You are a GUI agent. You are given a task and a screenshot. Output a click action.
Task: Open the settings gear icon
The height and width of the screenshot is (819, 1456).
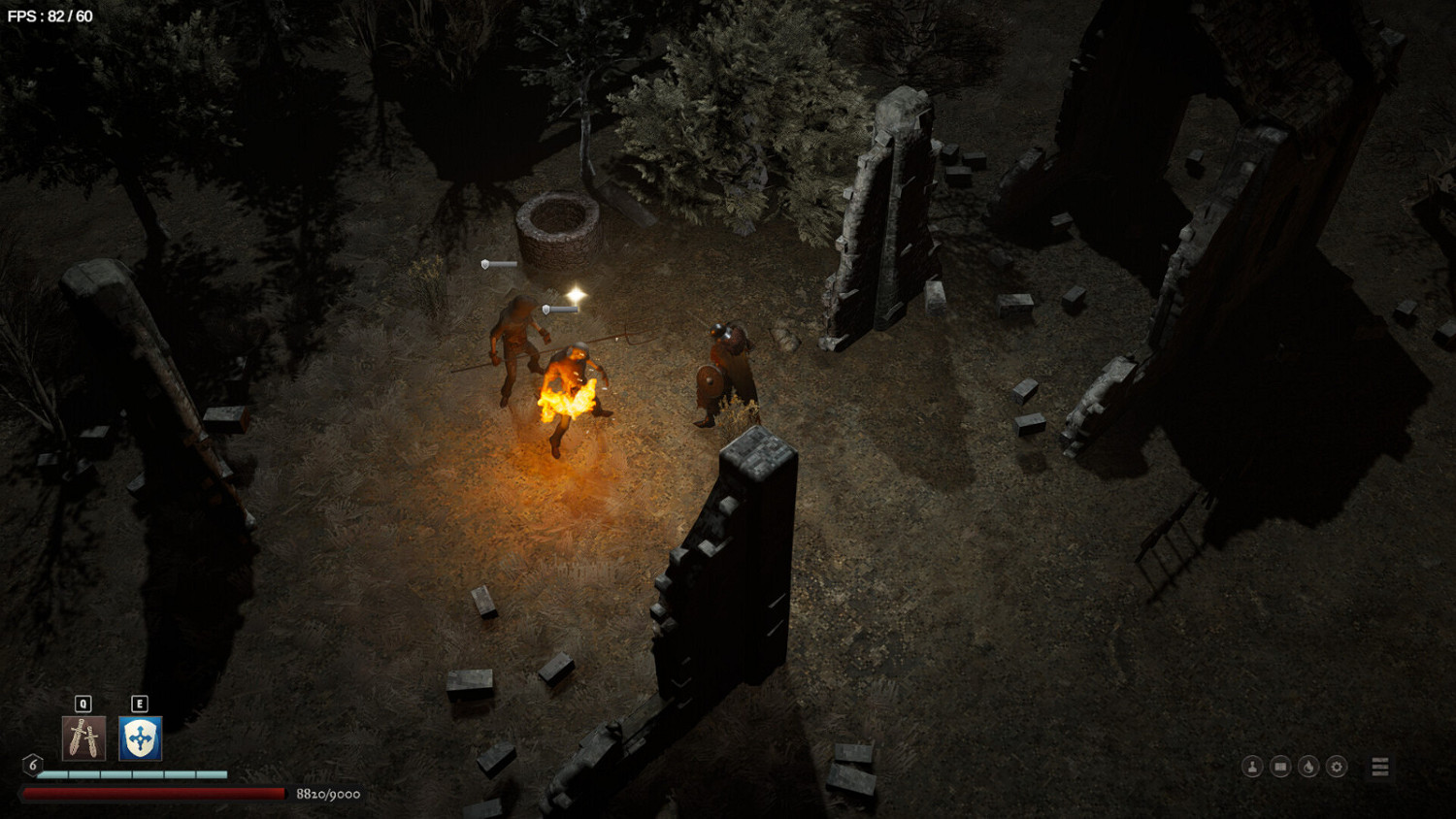coord(1336,766)
